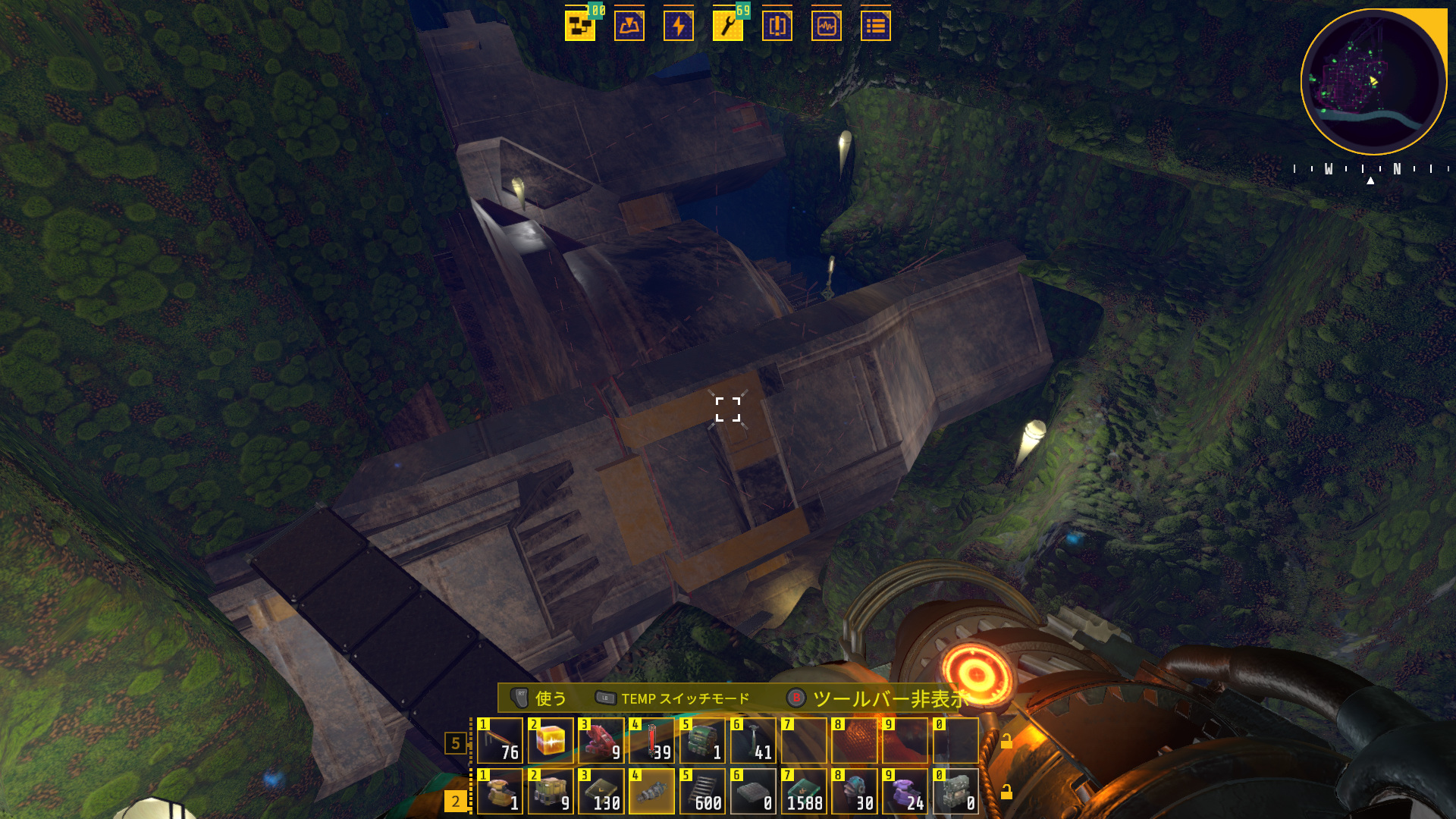Select the highlighted drill item slot
This screenshot has height=819, width=1456.
point(652,791)
